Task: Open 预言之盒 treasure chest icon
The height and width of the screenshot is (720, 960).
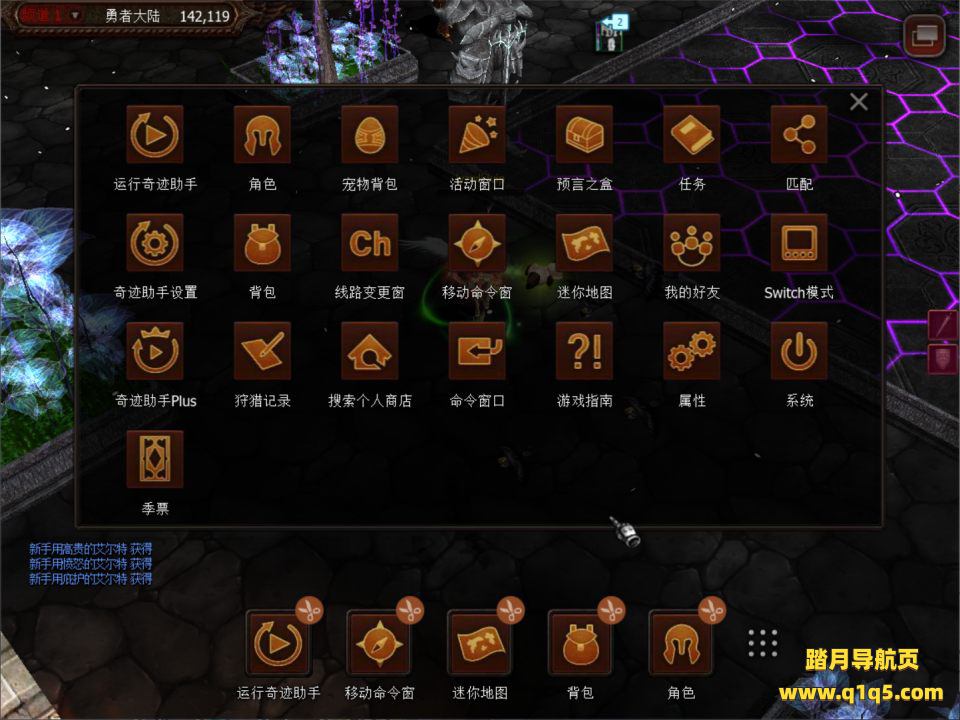Action: 584,135
